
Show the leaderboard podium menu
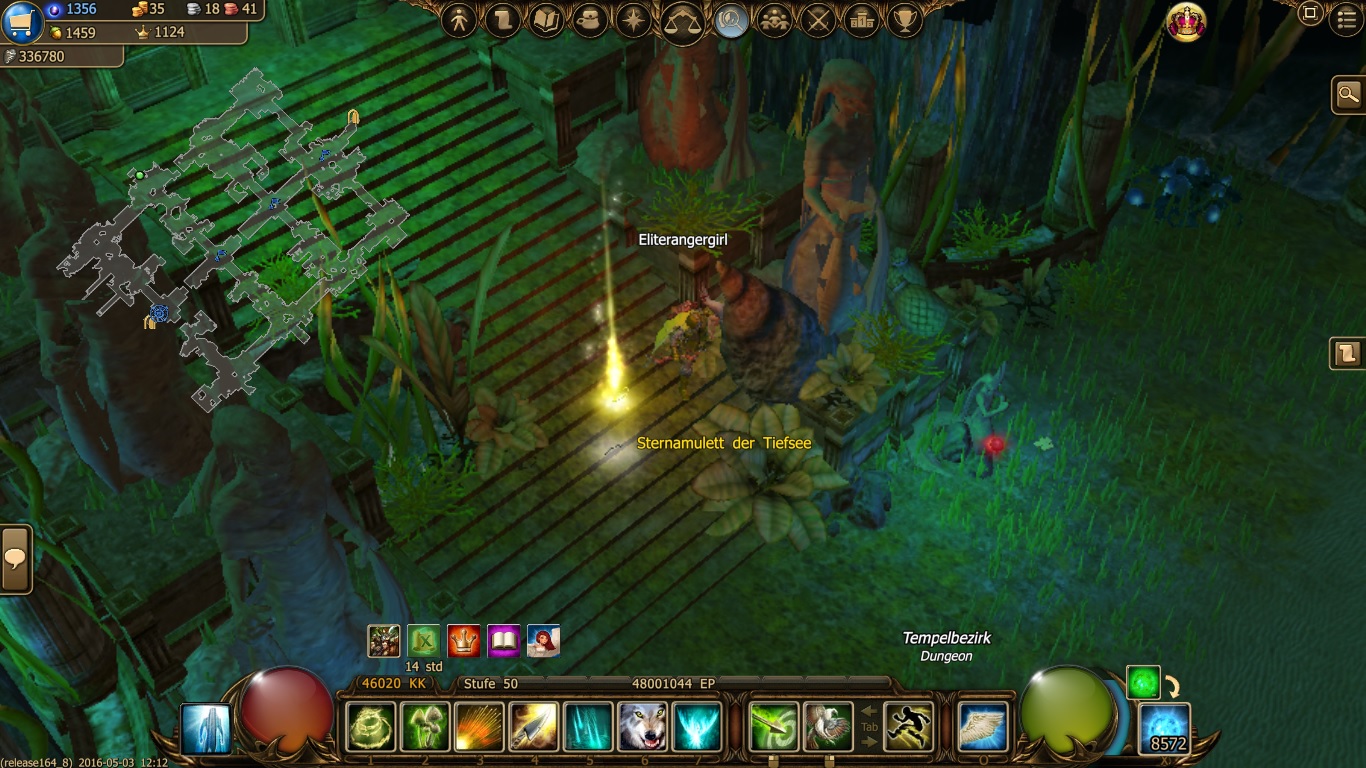(x=861, y=21)
